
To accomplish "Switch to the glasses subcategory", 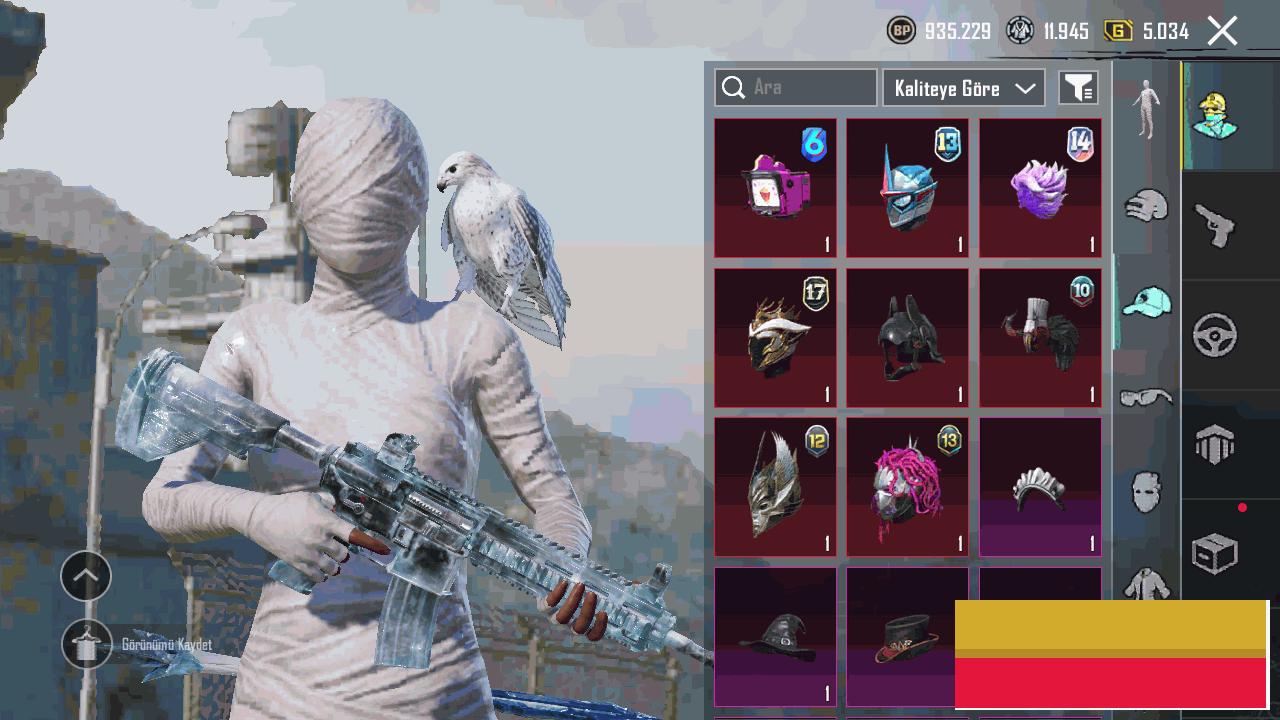I will pos(1146,398).
